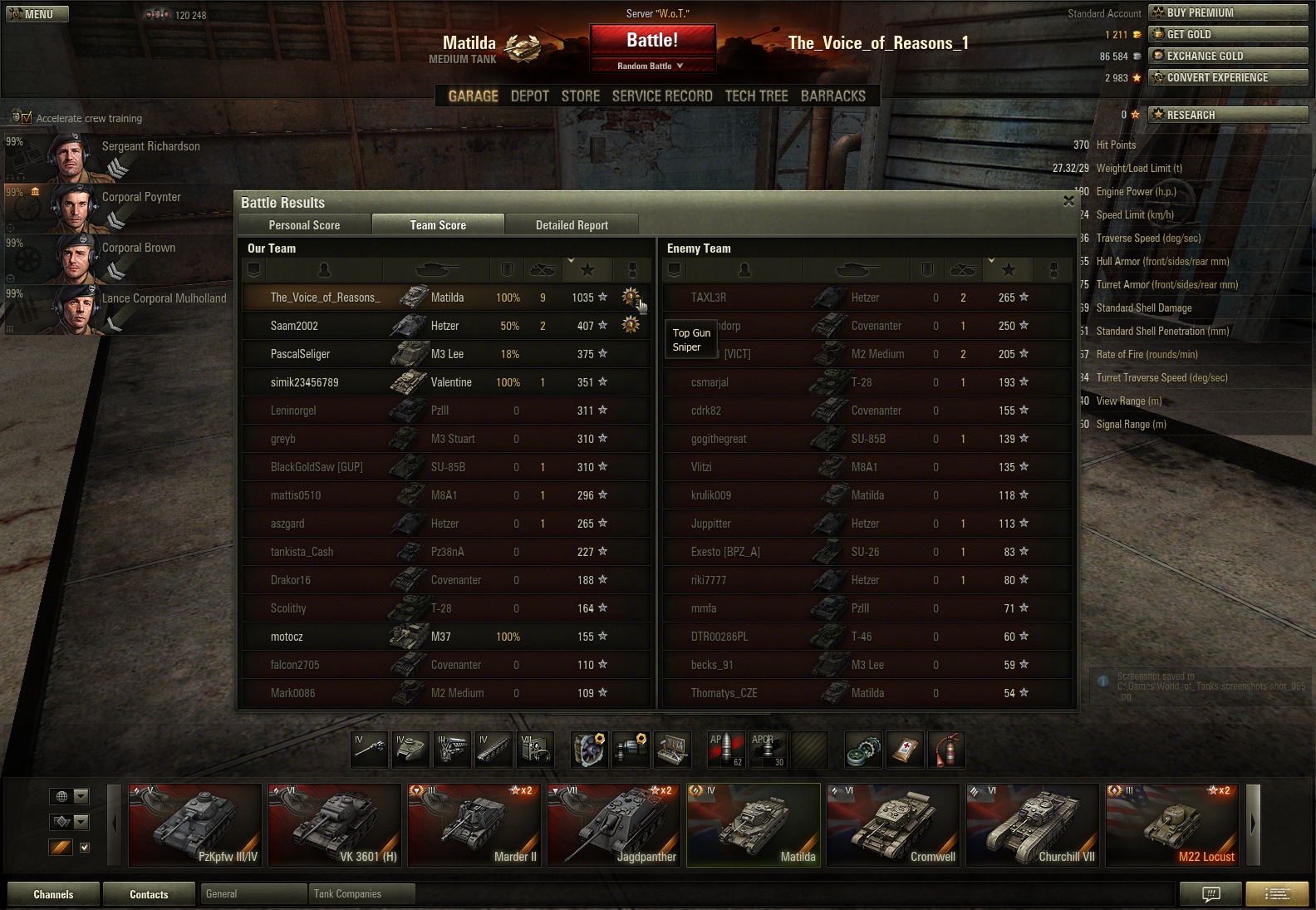This screenshot has width=1316, height=910.
Task: Click the Convert Experience button
Action: point(1228,77)
